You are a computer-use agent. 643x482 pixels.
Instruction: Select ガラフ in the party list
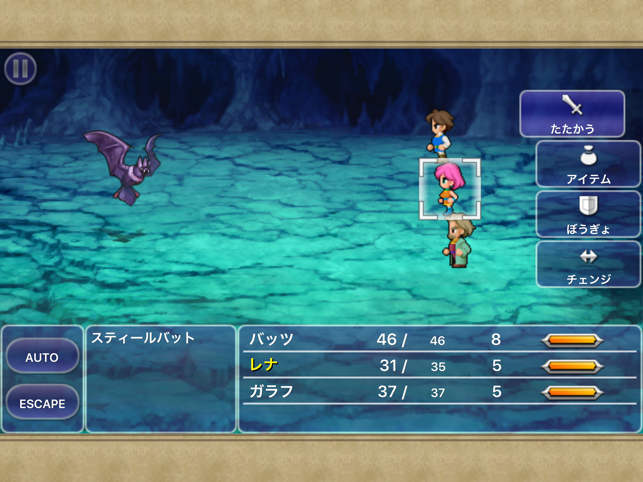pos(270,392)
